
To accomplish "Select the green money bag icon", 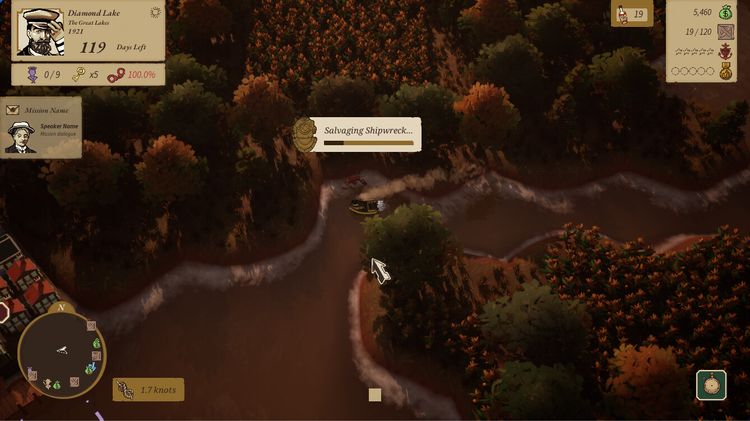I will [725, 13].
